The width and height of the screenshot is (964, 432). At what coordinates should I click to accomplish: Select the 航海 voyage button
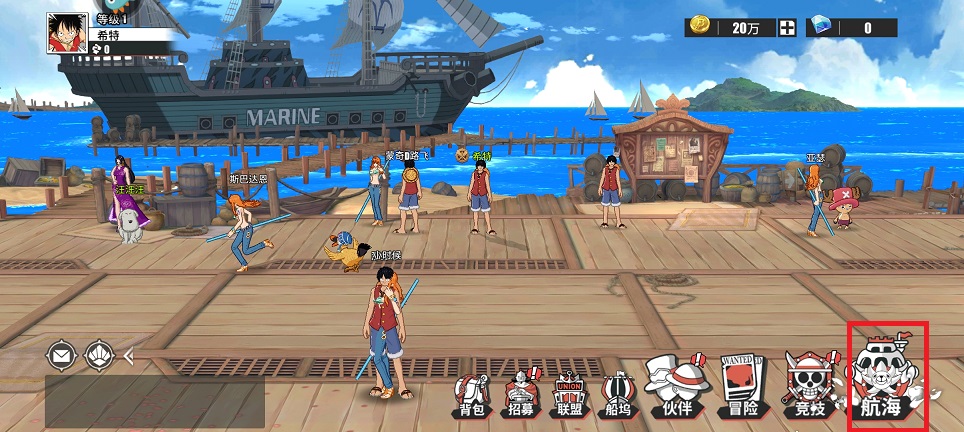pyautogui.click(x=888, y=377)
